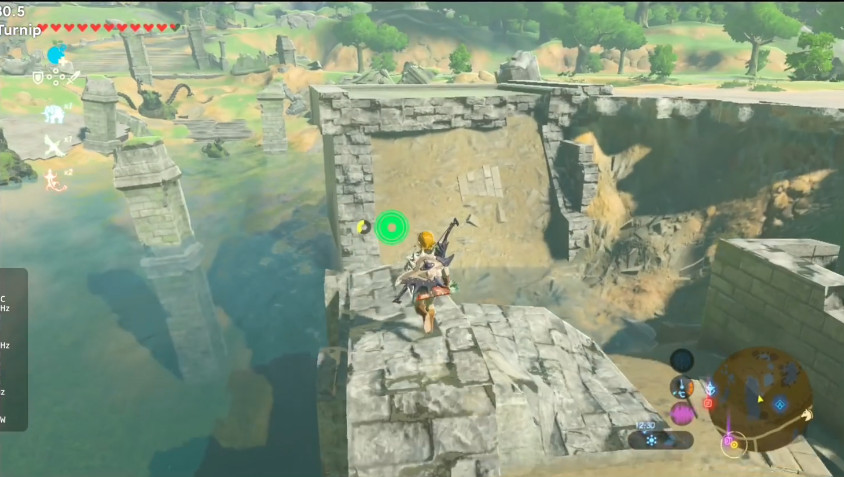Activate the elephant champion ability icon
This screenshot has height=477, width=844.
(x=53, y=114)
